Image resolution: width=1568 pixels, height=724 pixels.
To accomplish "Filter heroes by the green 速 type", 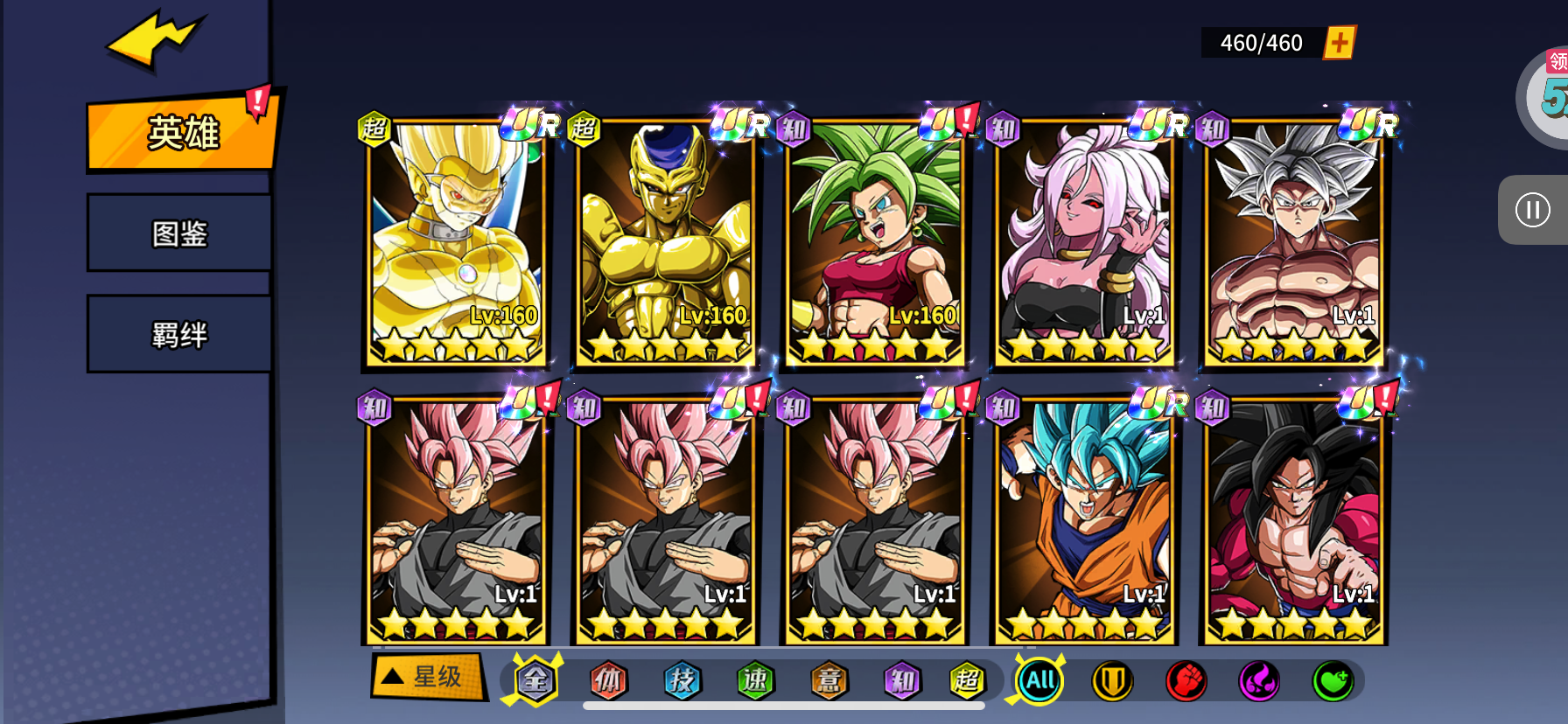I will [755, 680].
